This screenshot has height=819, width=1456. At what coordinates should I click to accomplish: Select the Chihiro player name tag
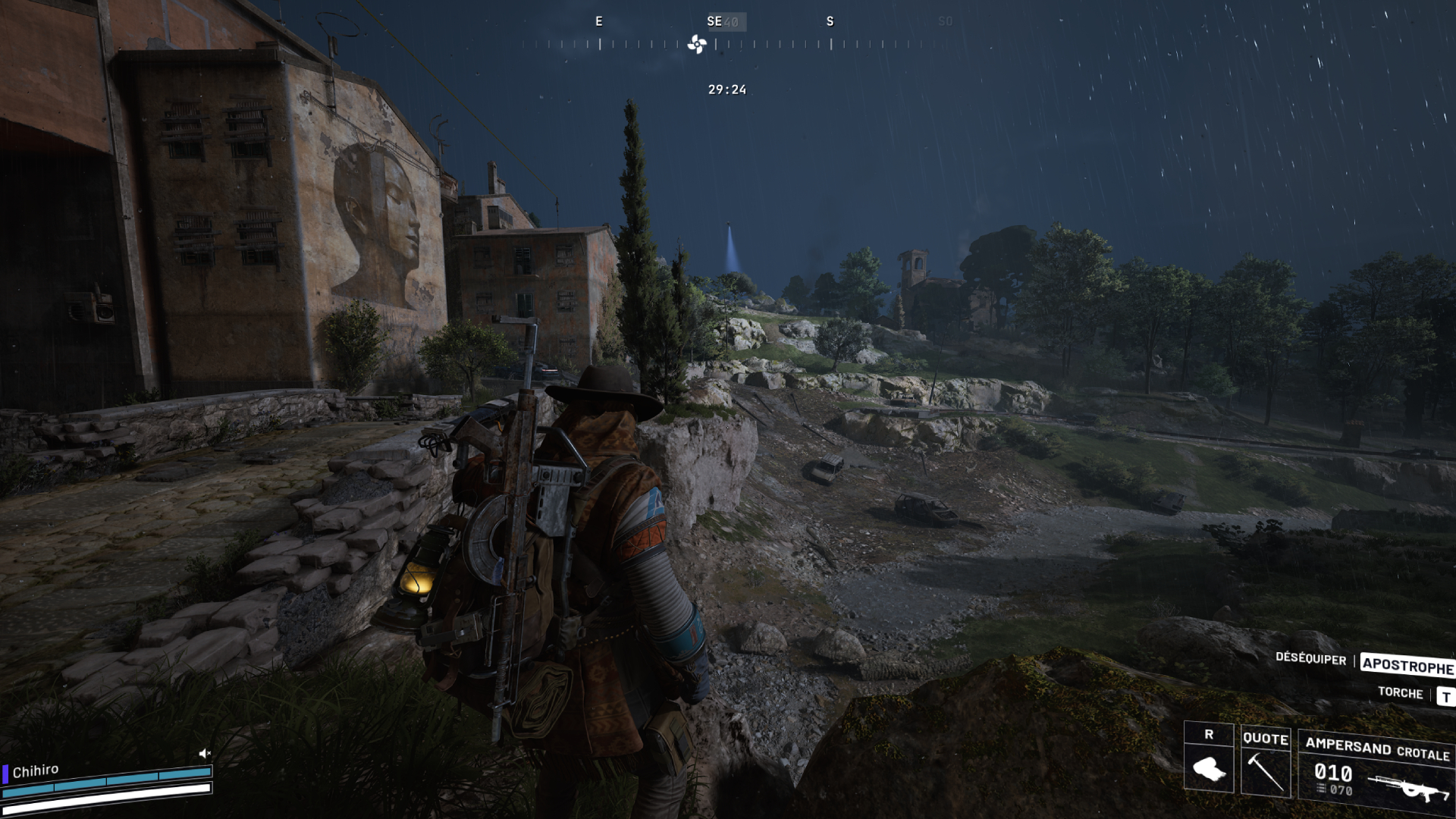(35, 770)
